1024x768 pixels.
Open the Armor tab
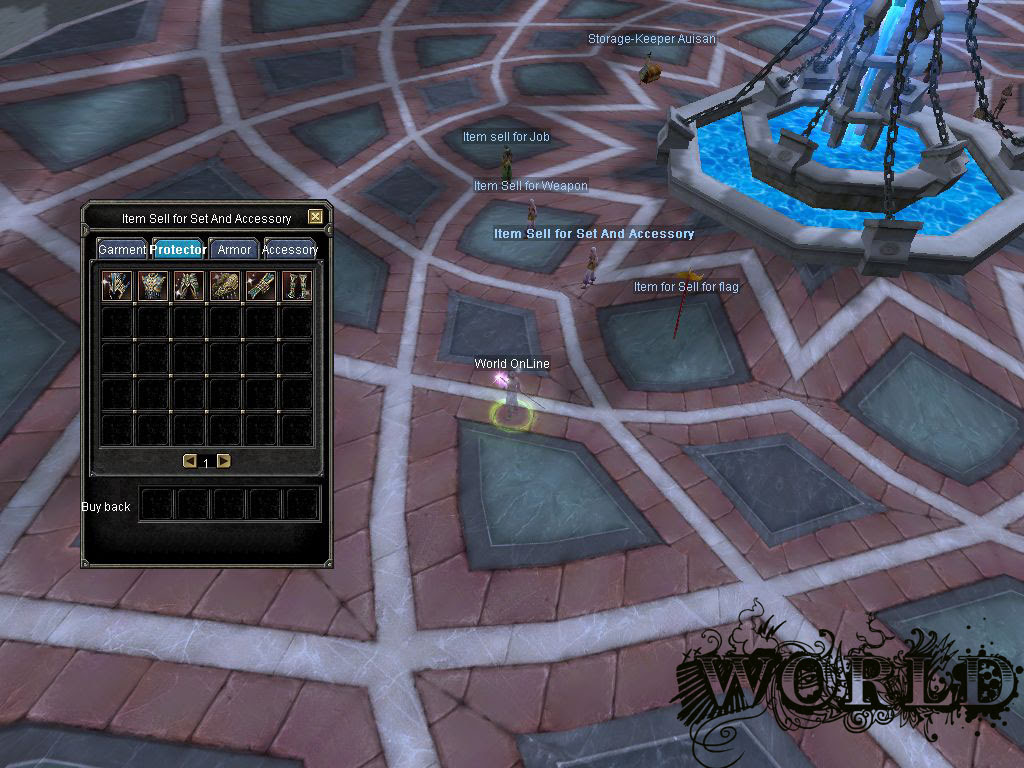[234, 250]
